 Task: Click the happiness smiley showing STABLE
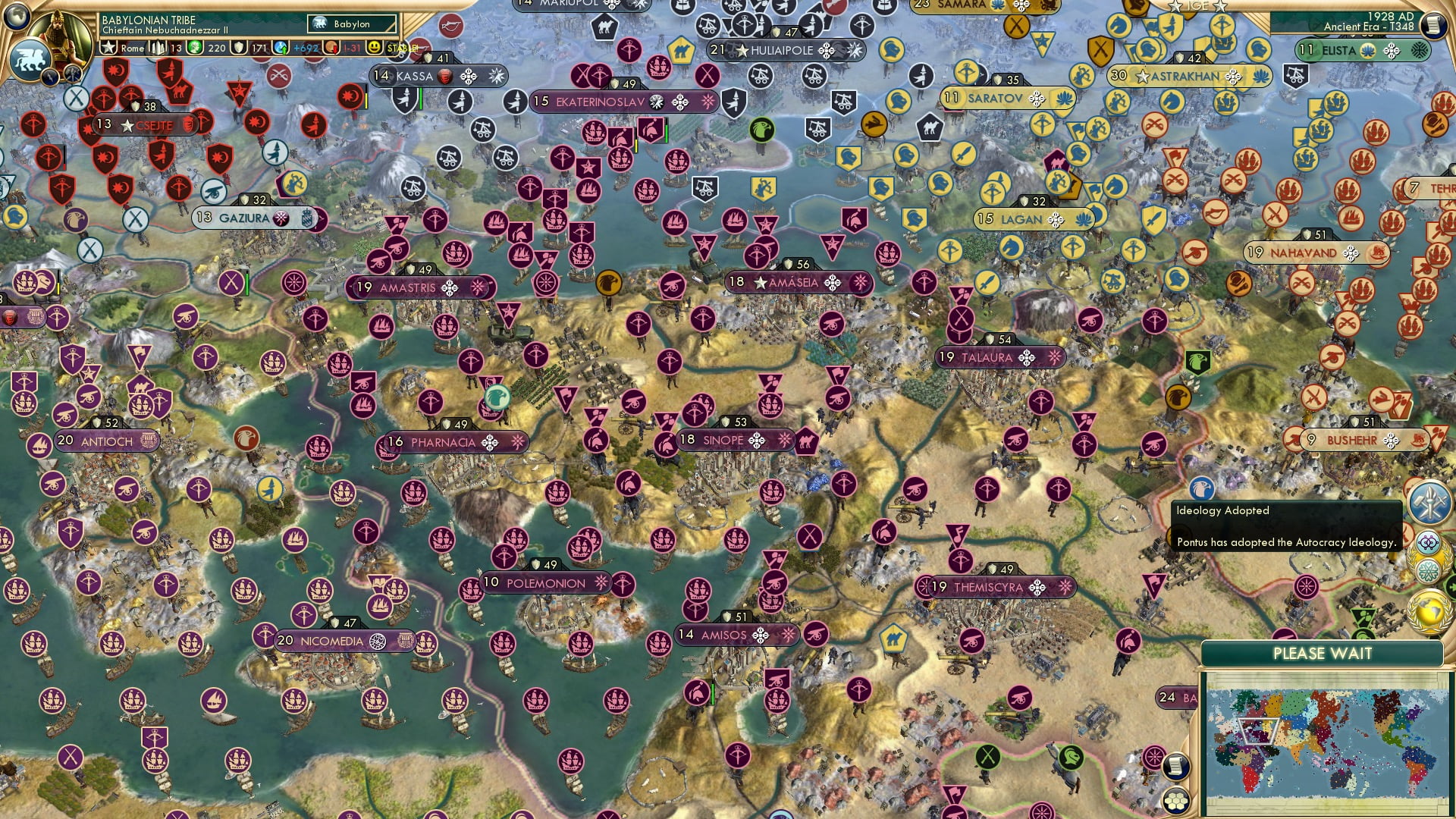coord(375,48)
